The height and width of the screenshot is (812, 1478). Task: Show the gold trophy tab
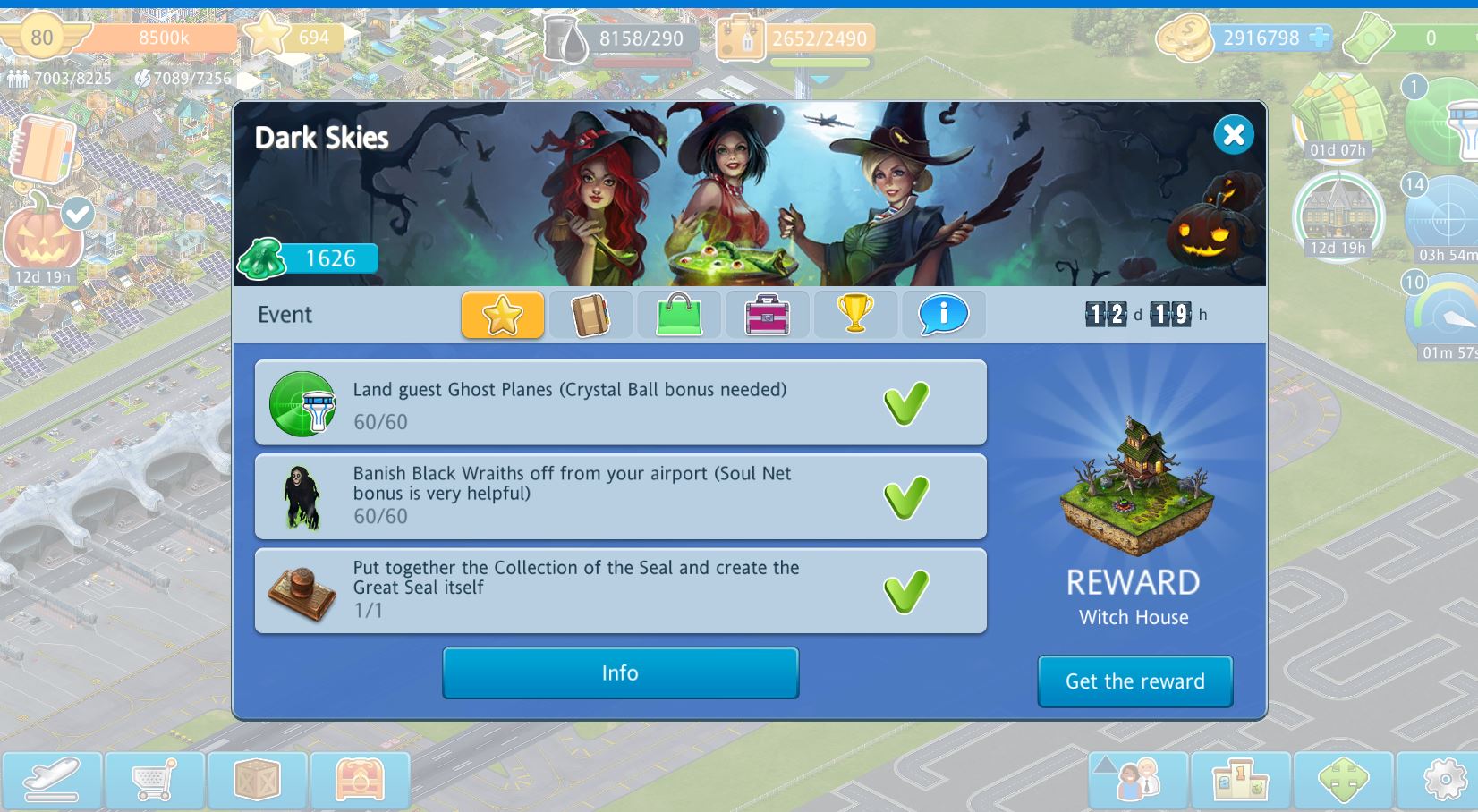tap(854, 315)
